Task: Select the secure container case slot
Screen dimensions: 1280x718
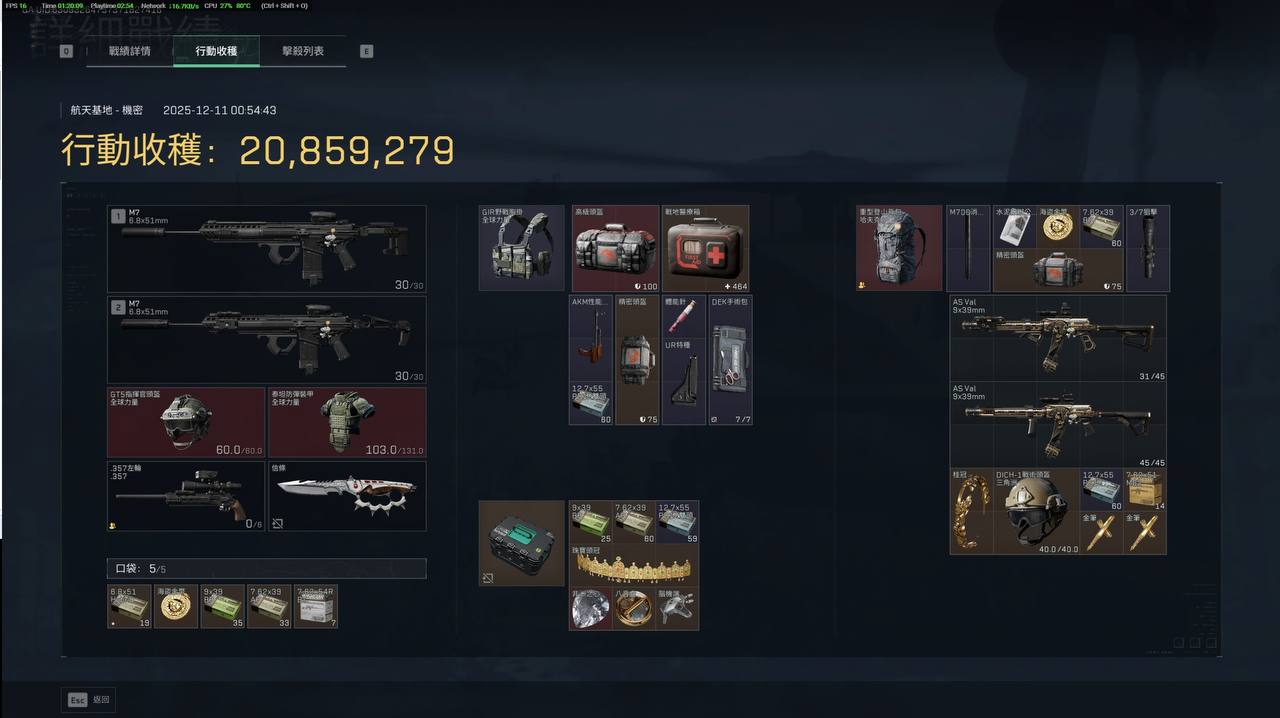Action: point(521,543)
